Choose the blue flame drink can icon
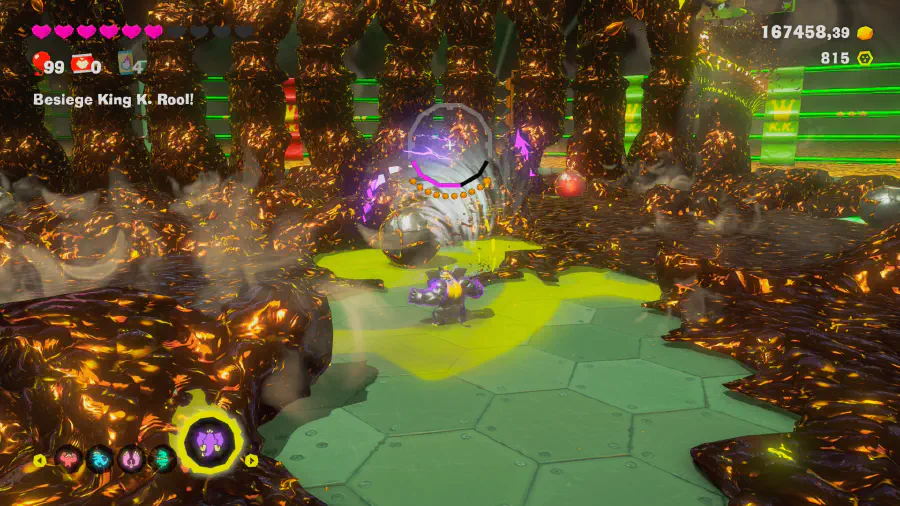 [127, 65]
